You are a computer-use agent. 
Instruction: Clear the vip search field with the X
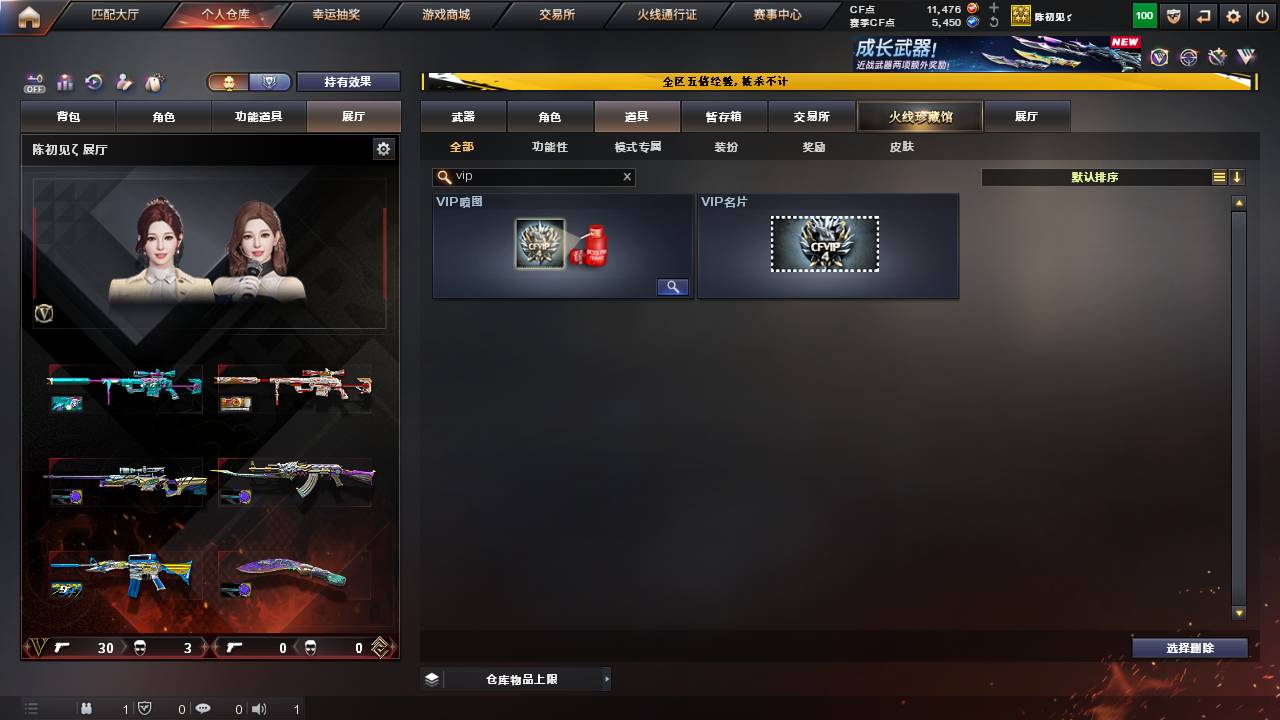click(627, 177)
